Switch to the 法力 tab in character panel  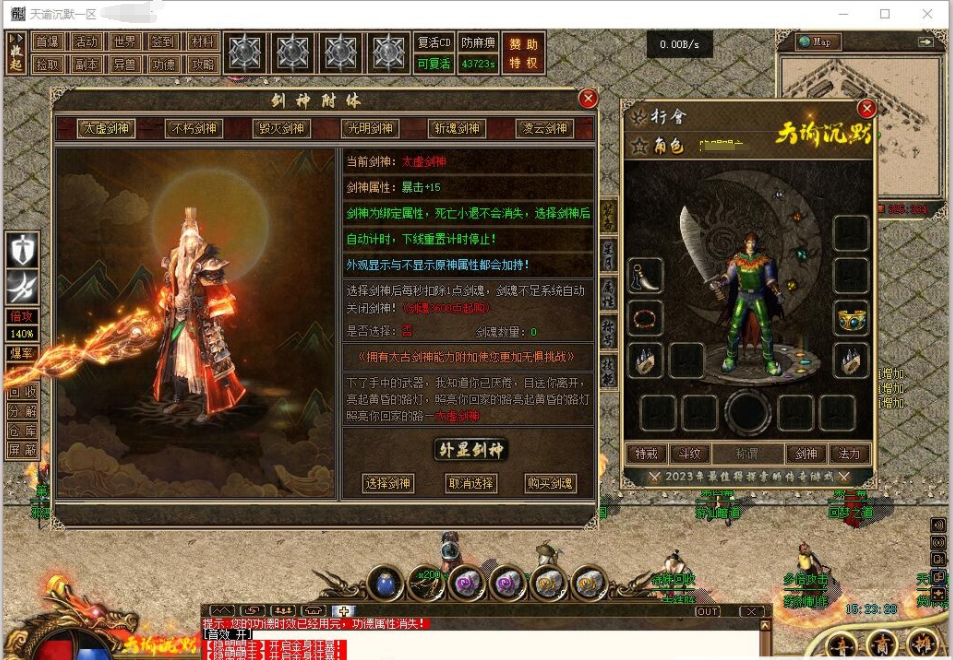coord(848,454)
